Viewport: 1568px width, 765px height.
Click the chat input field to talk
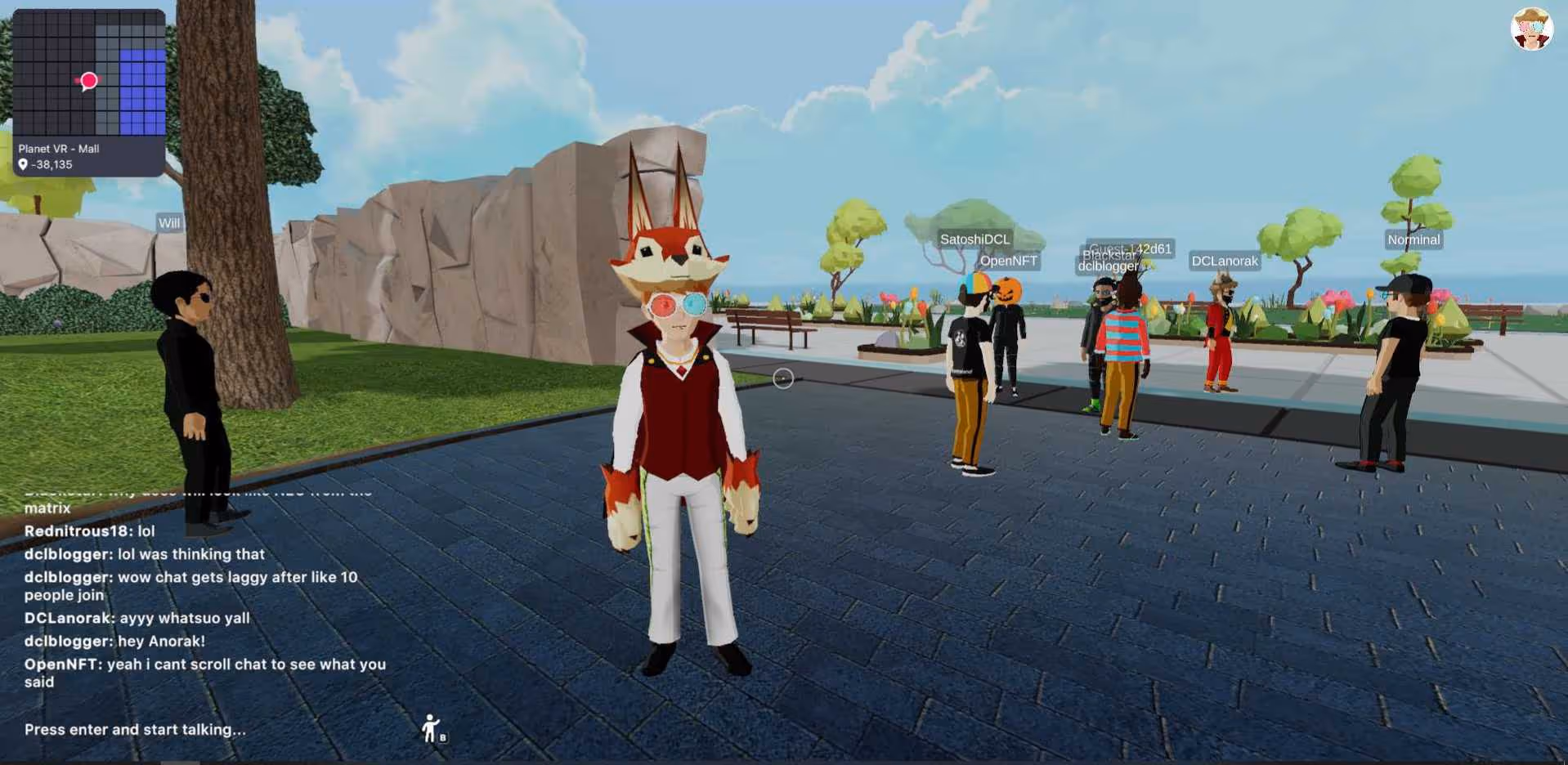coord(135,729)
